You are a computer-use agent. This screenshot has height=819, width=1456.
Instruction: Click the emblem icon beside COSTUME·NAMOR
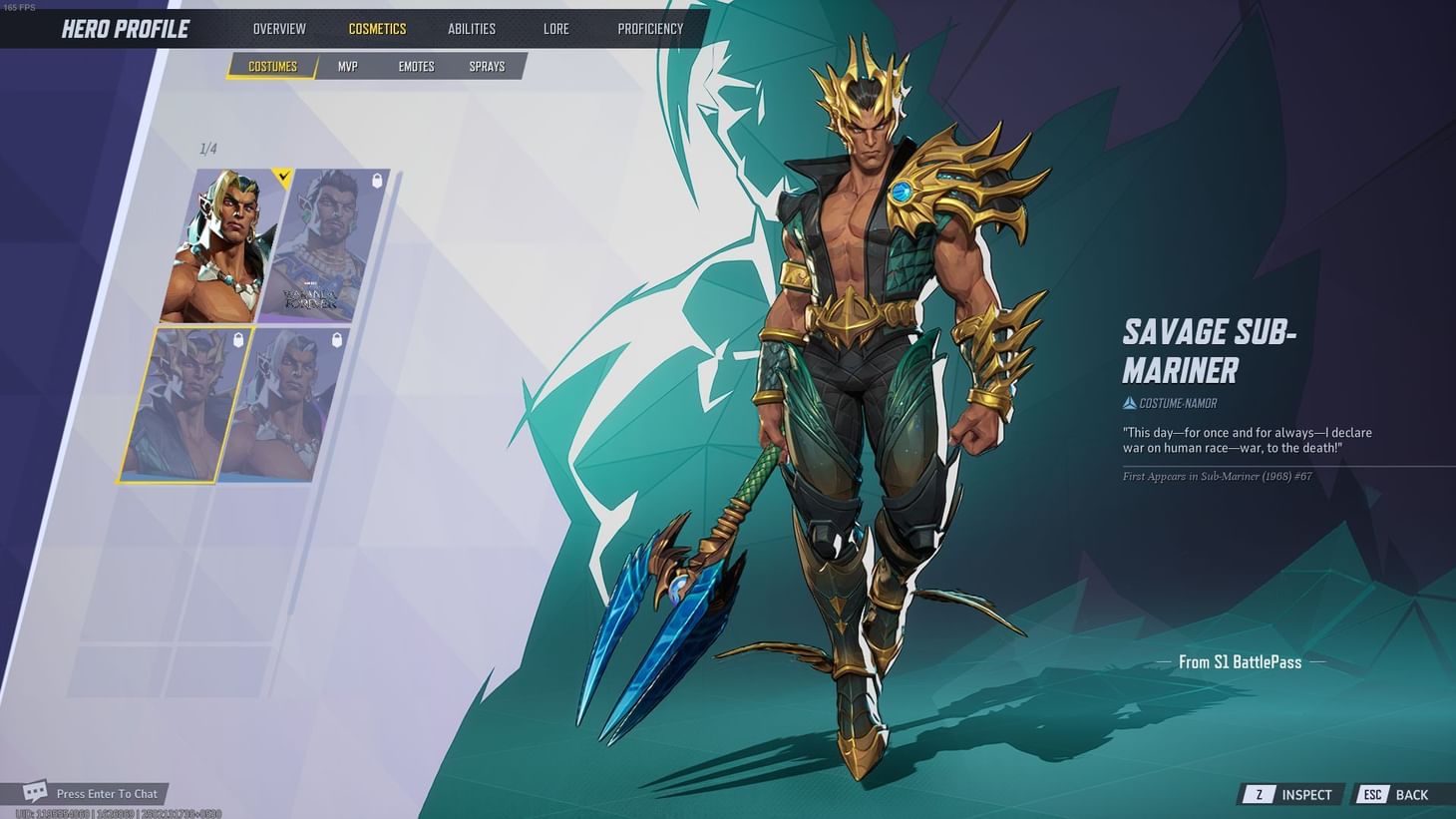(x=1129, y=403)
